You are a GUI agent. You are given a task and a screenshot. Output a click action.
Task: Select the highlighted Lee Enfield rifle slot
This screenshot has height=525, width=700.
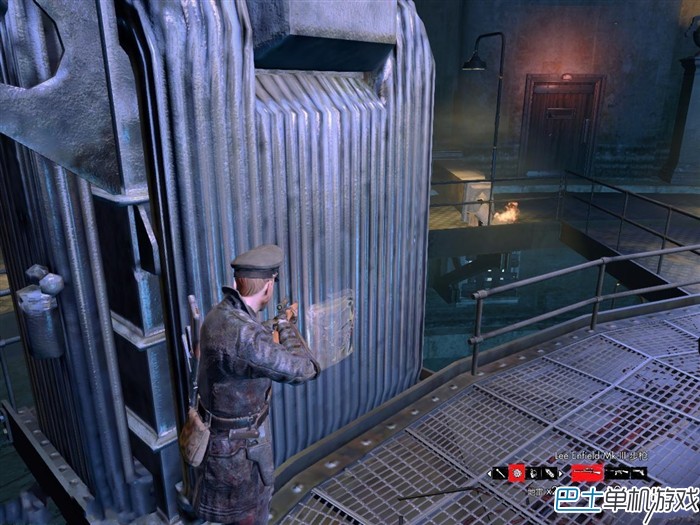point(586,473)
